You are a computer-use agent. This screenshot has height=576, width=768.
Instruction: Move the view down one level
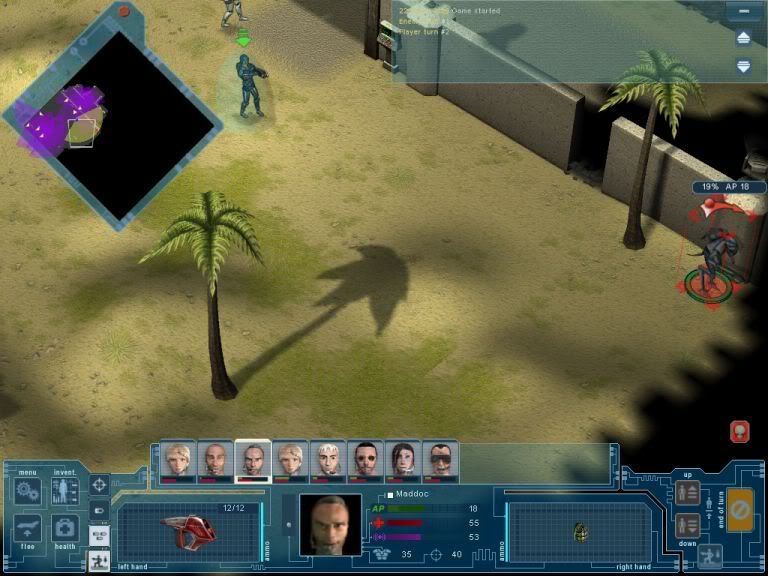pyautogui.click(x=688, y=525)
